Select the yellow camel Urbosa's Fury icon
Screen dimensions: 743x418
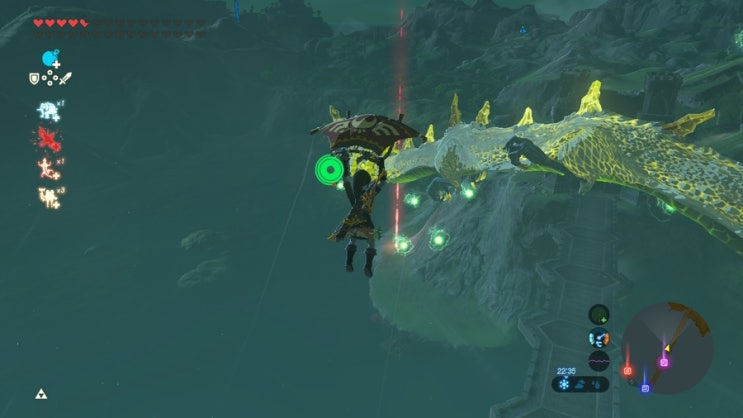[x=48, y=196]
